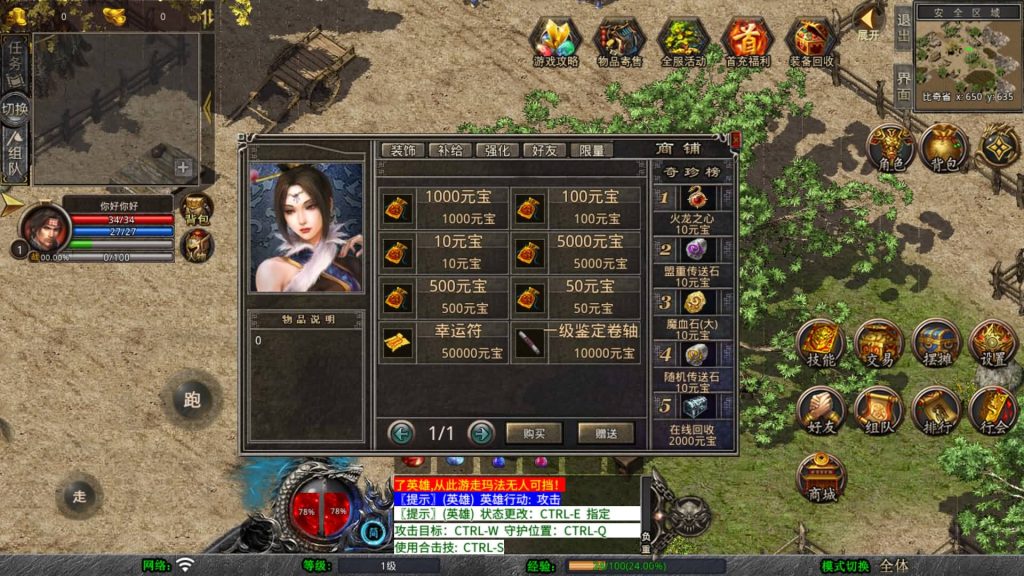Image resolution: width=1024 pixels, height=576 pixels.
Task: Tap the 跑 run button
Action: pos(192,400)
